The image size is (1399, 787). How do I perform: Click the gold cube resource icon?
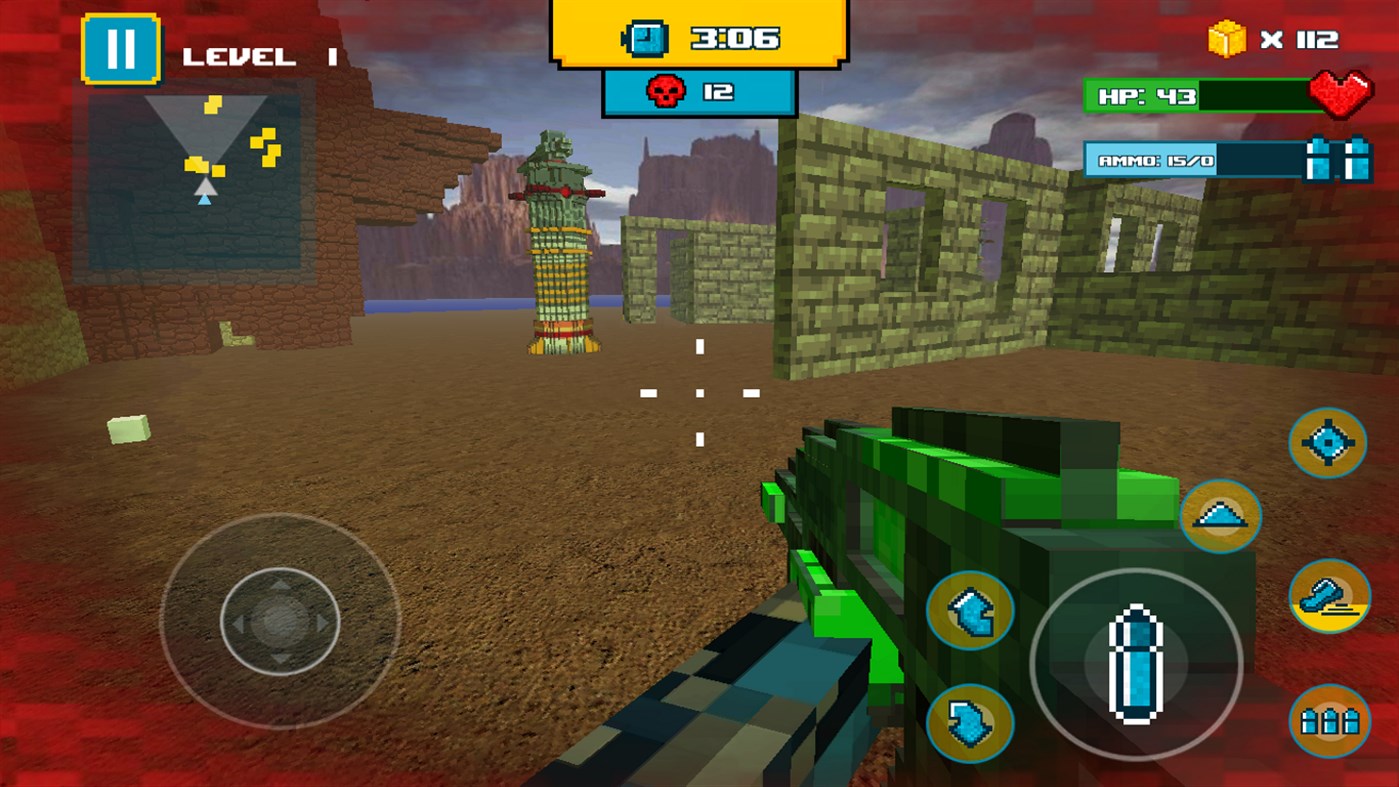[1227, 40]
